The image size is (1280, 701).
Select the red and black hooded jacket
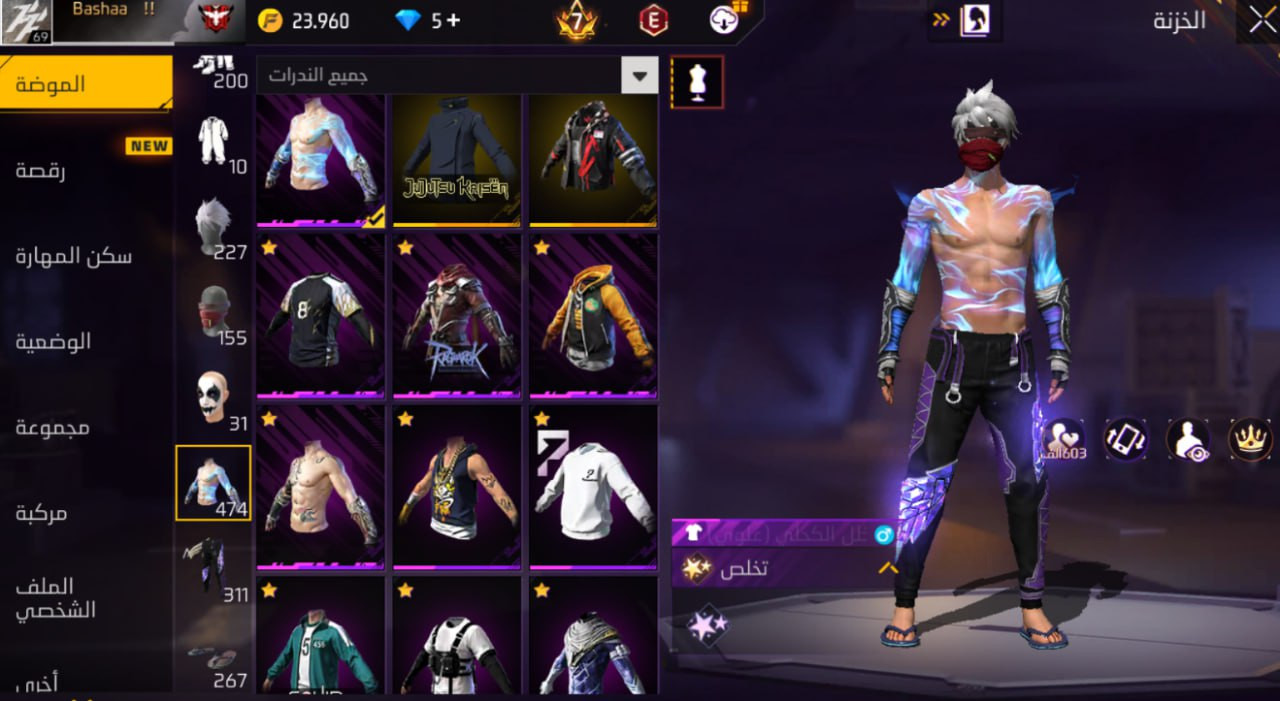[x=593, y=160]
